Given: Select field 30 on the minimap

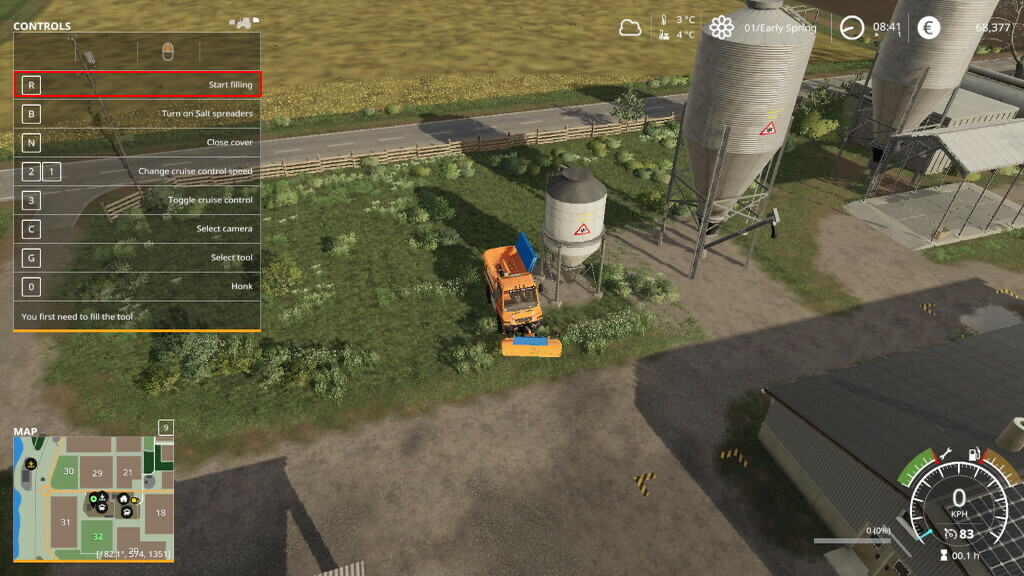Looking at the screenshot, I should [x=69, y=471].
